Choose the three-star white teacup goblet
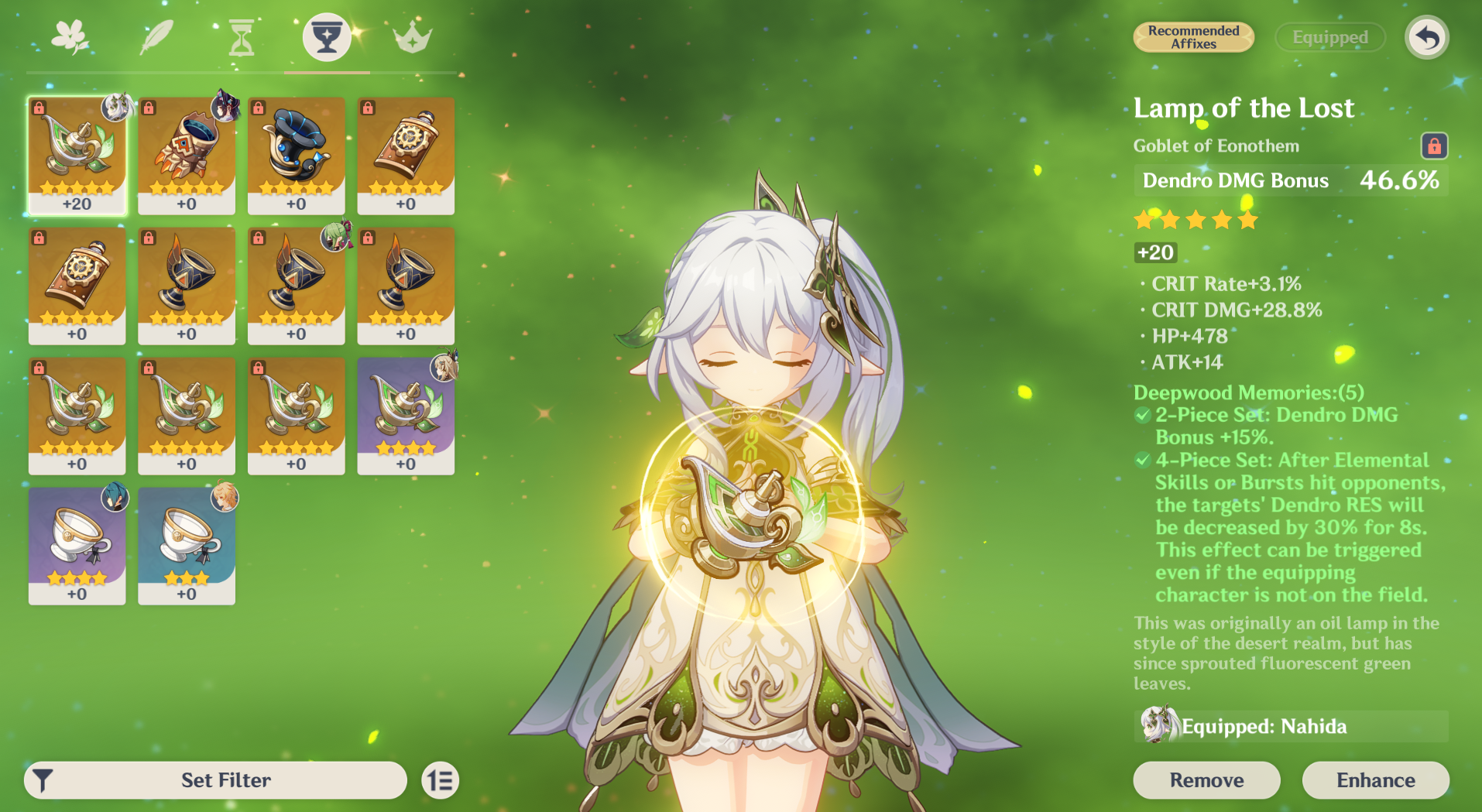 coord(187,545)
